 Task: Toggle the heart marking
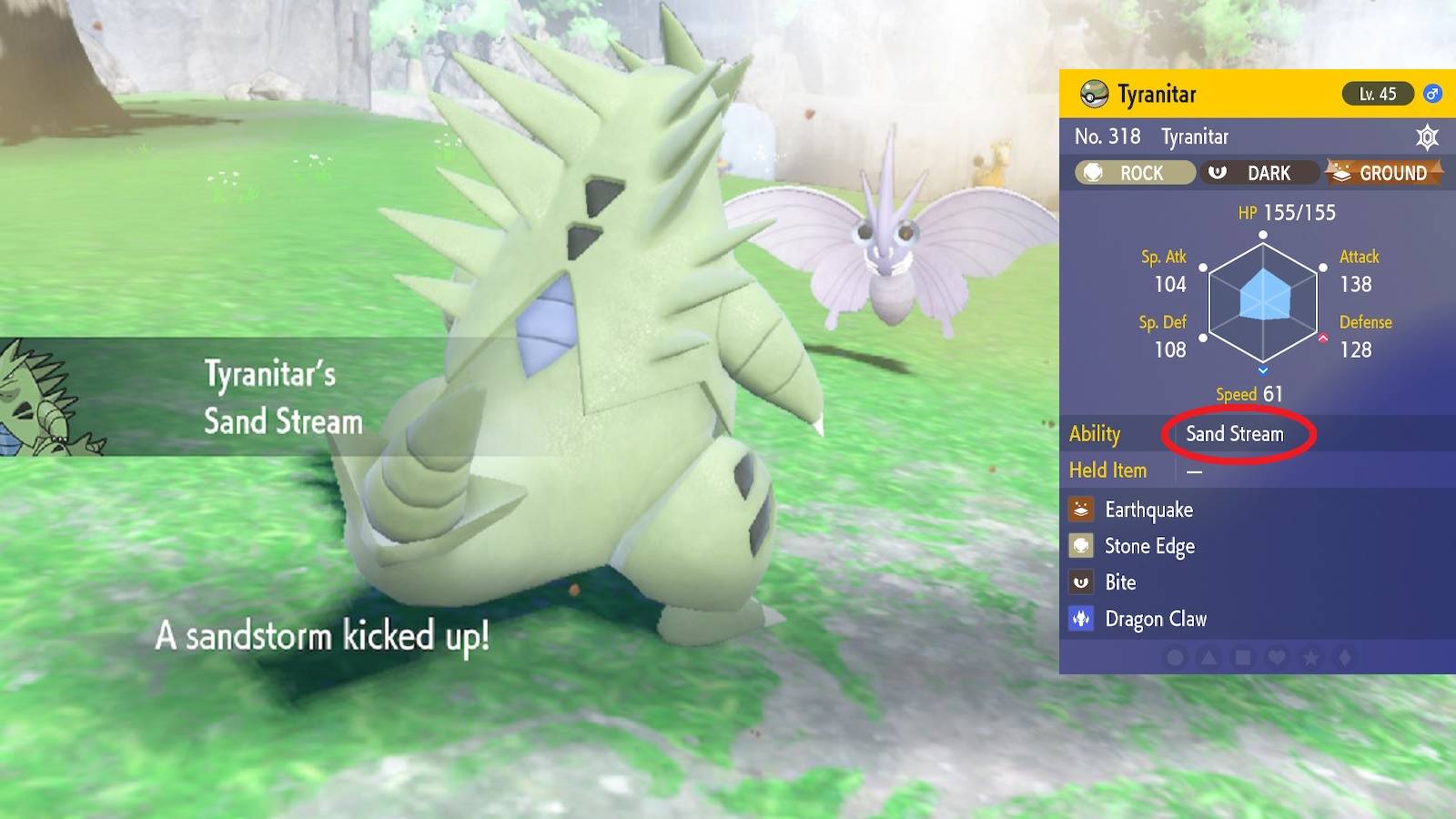pyautogui.click(x=1278, y=656)
